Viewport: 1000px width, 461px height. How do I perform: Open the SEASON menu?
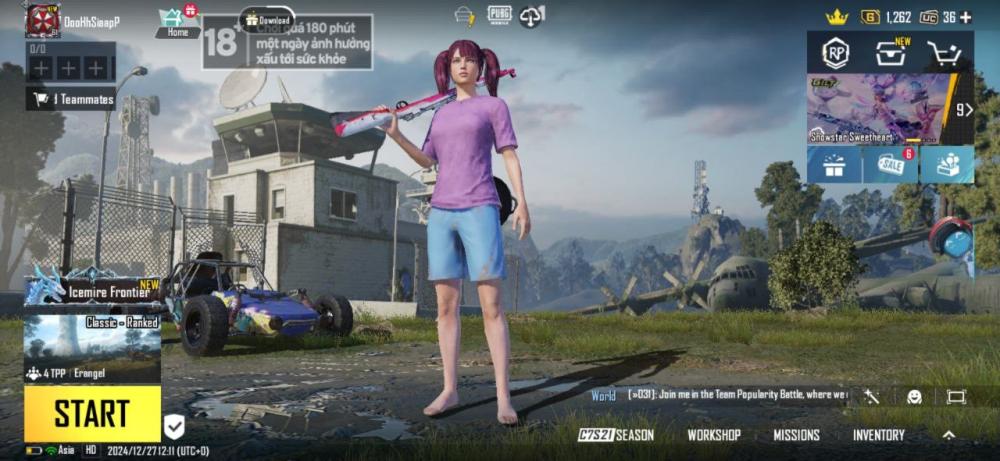(617, 435)
